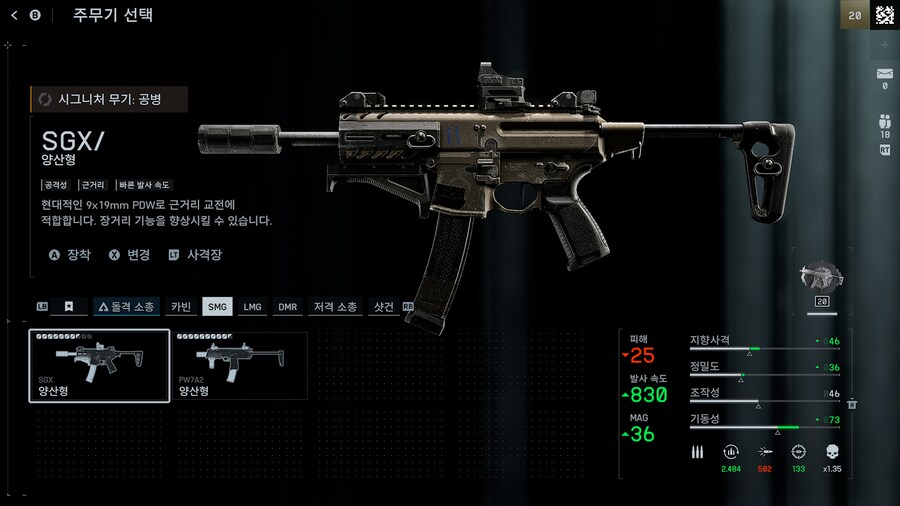
Task: Show the 저격 소총 weapons
Action: pyautogui.click(x=335, y=307)
